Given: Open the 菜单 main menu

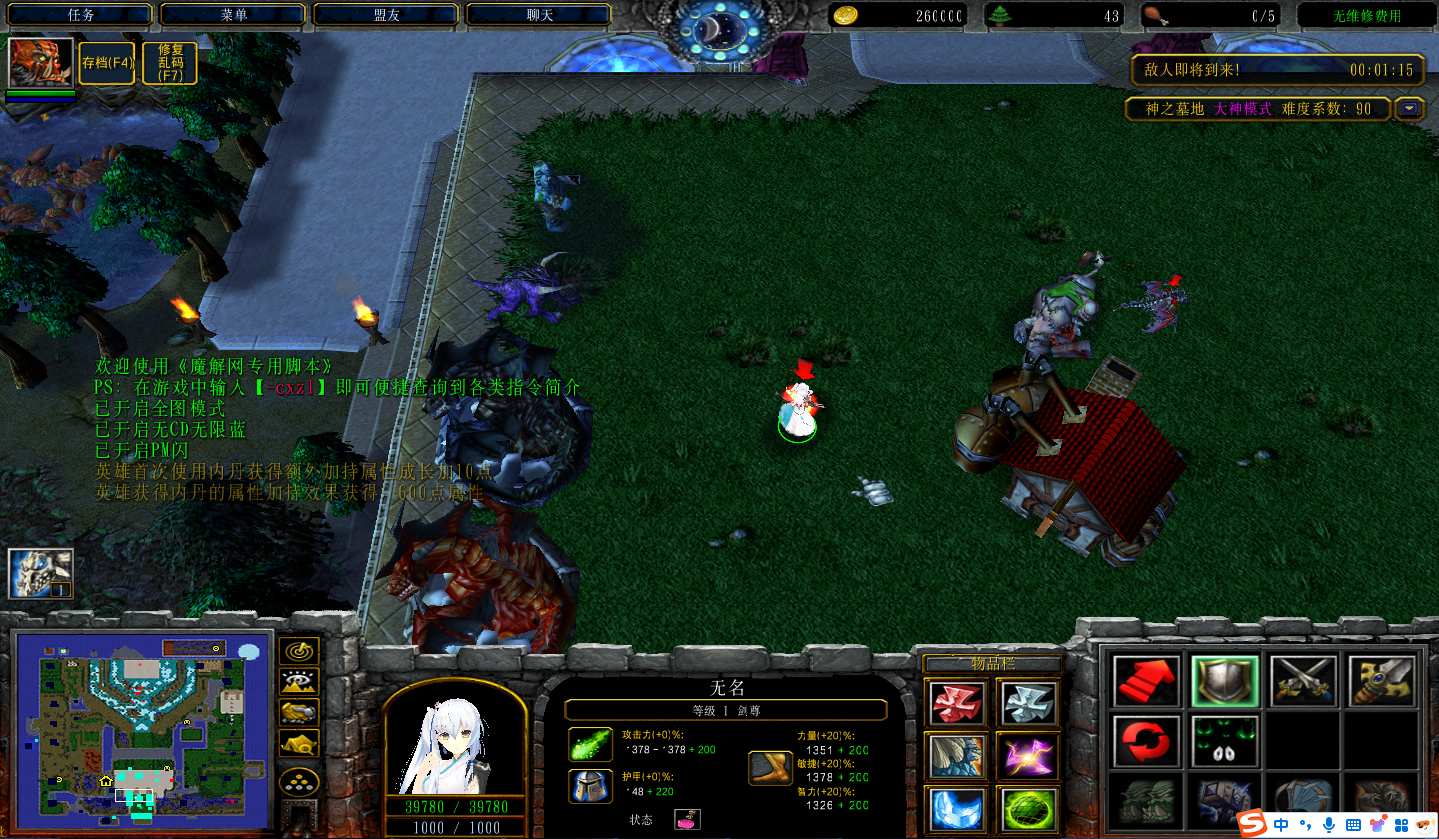Looking at the screenshot, I should coord(233,15).
